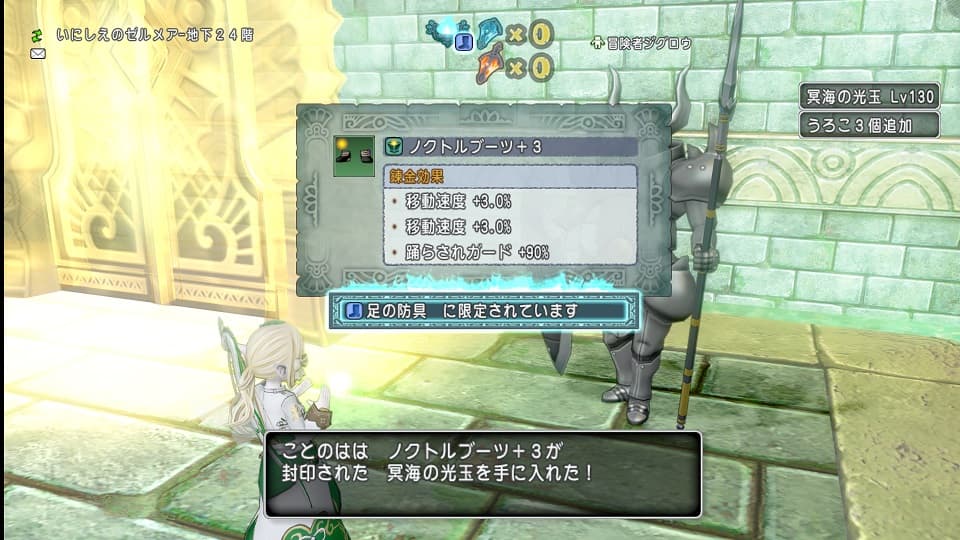Click the blue orb fragment counter icon
This screenshot has height=540, width=960.
[492, 33]
